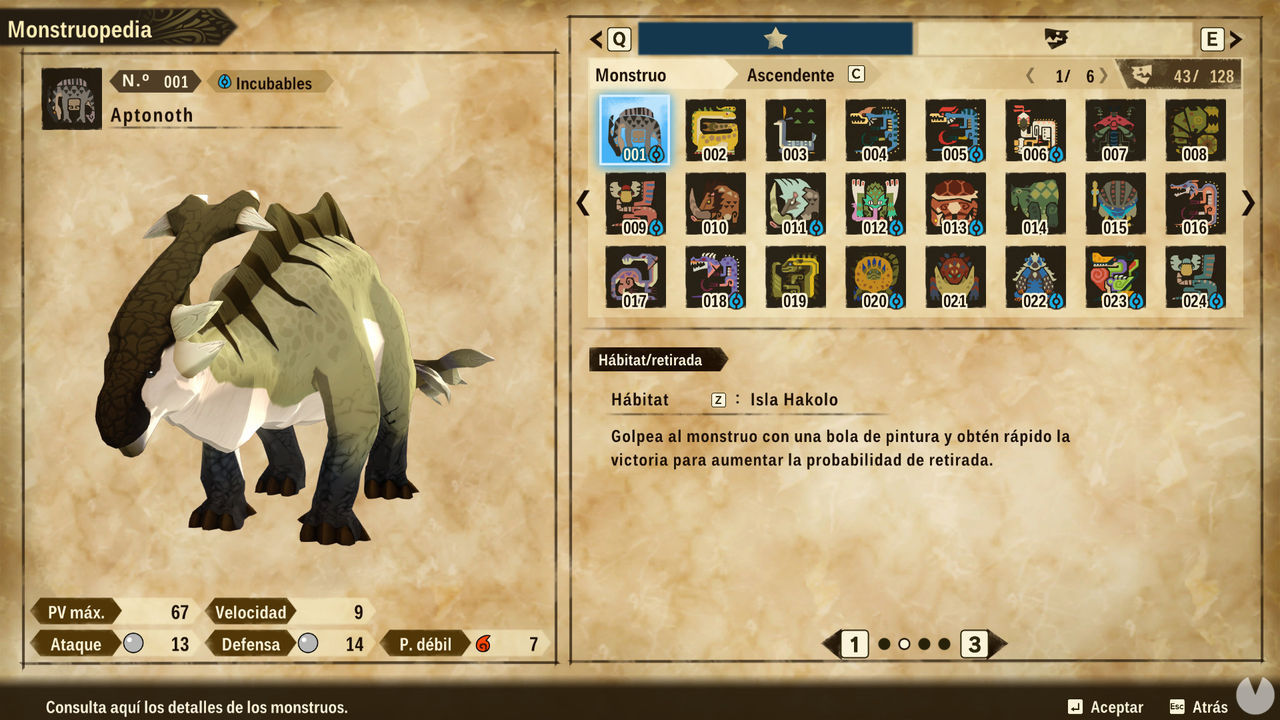This screenshot has height=720, width=1280.
Task: Open the entry for monster 005
Action: pos(955,128)
